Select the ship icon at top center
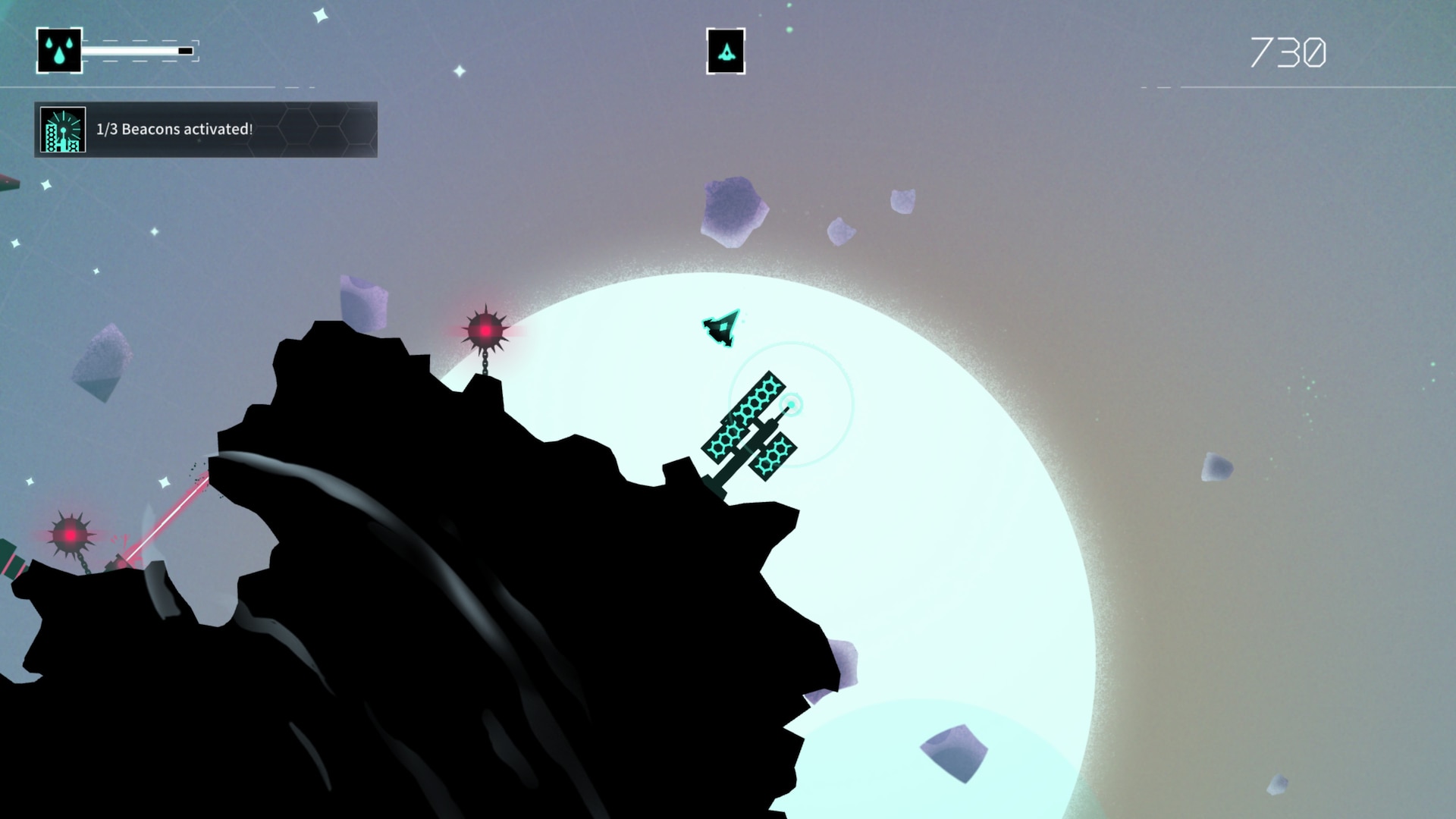The width and height of the screenshot is (1456, 819). (x=726, y=52)
